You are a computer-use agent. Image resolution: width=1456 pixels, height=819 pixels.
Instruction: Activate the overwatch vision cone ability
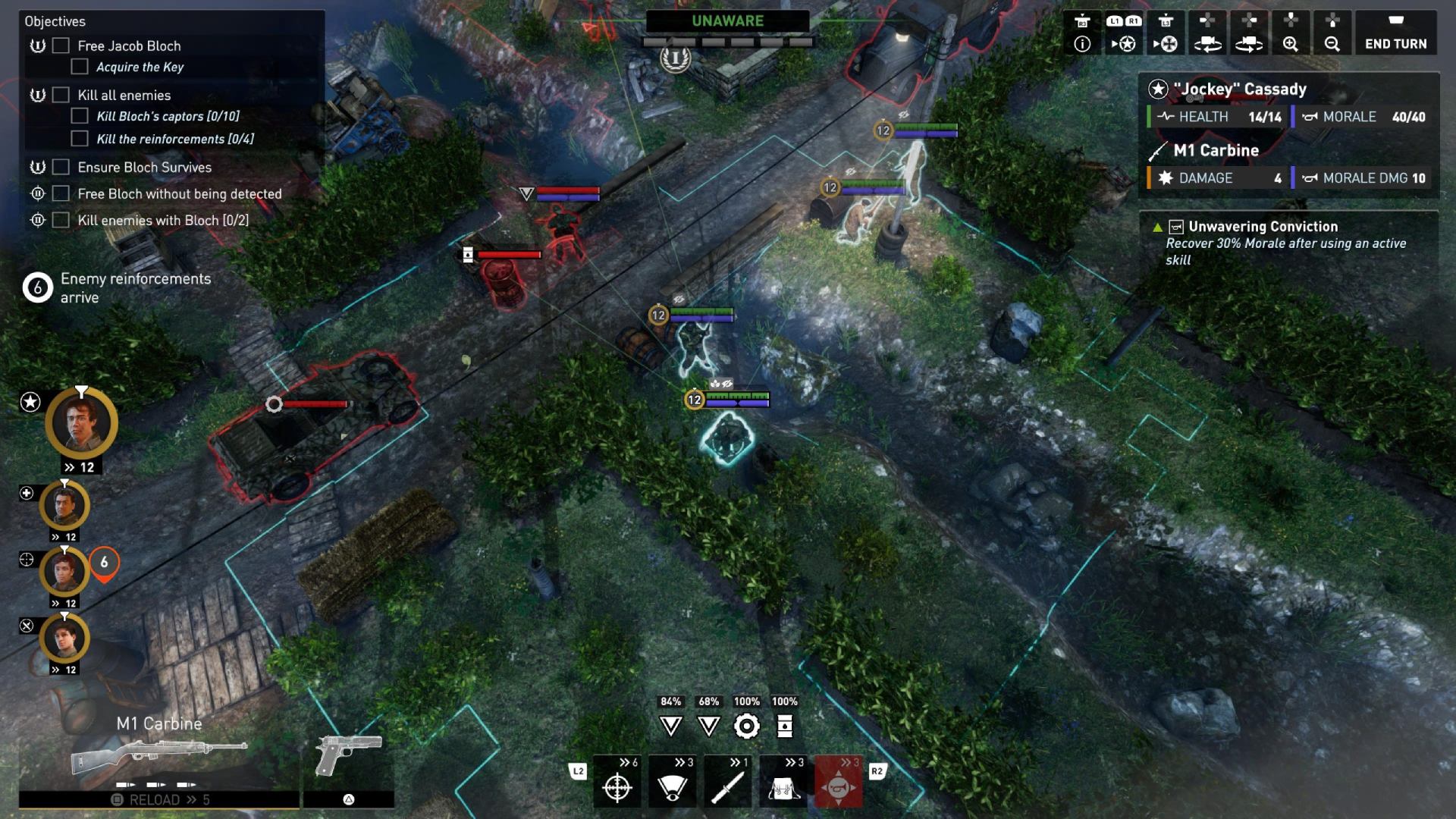coord(672,786)
